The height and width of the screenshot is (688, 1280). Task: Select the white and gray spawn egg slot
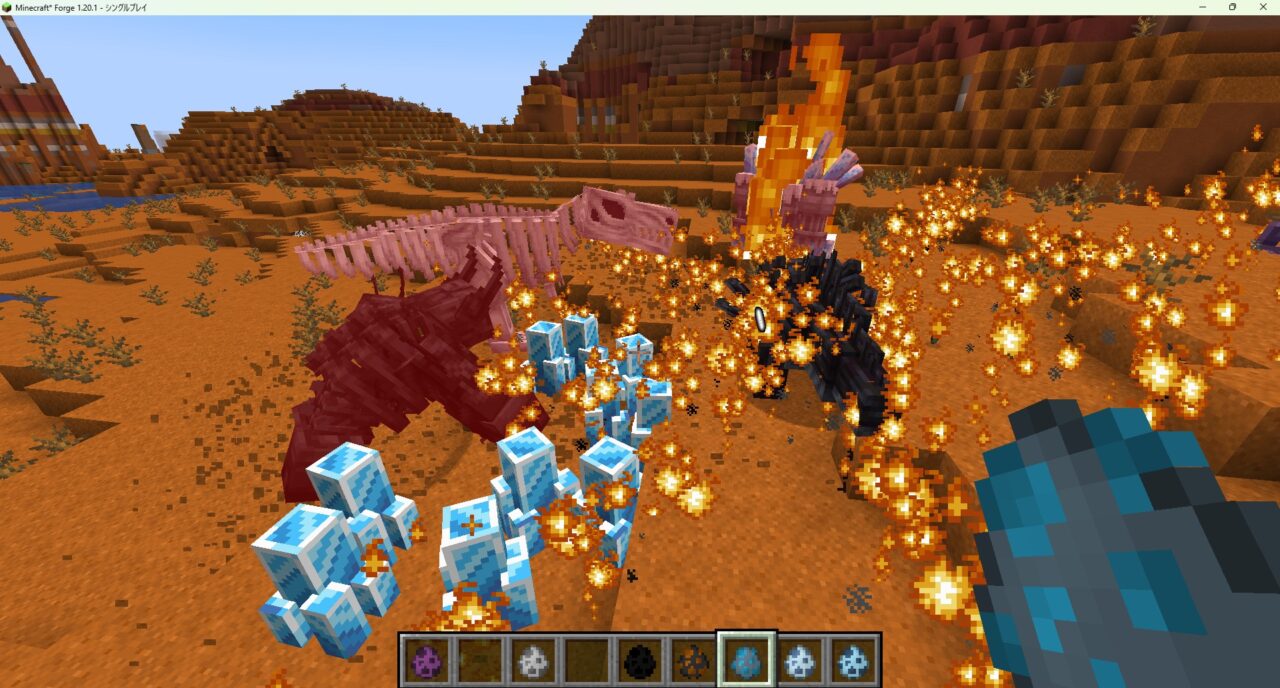pos(532,660)
